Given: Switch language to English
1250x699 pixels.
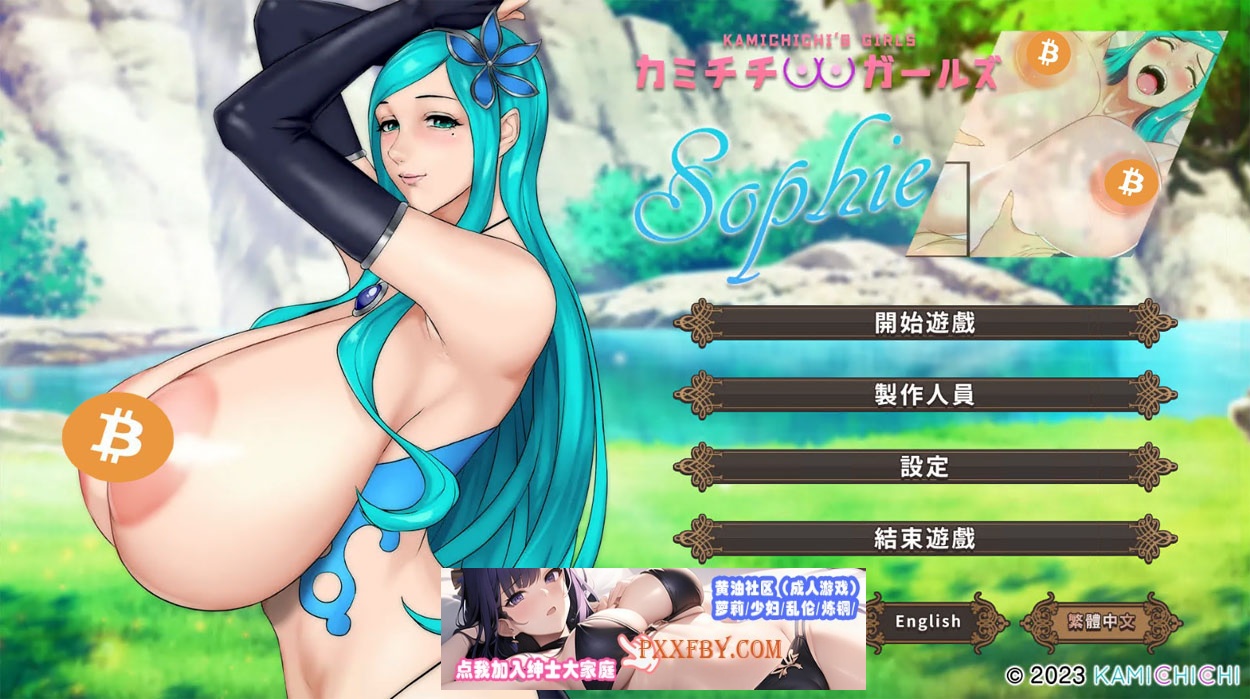Looking at the screenshot, I should (928, 621).
